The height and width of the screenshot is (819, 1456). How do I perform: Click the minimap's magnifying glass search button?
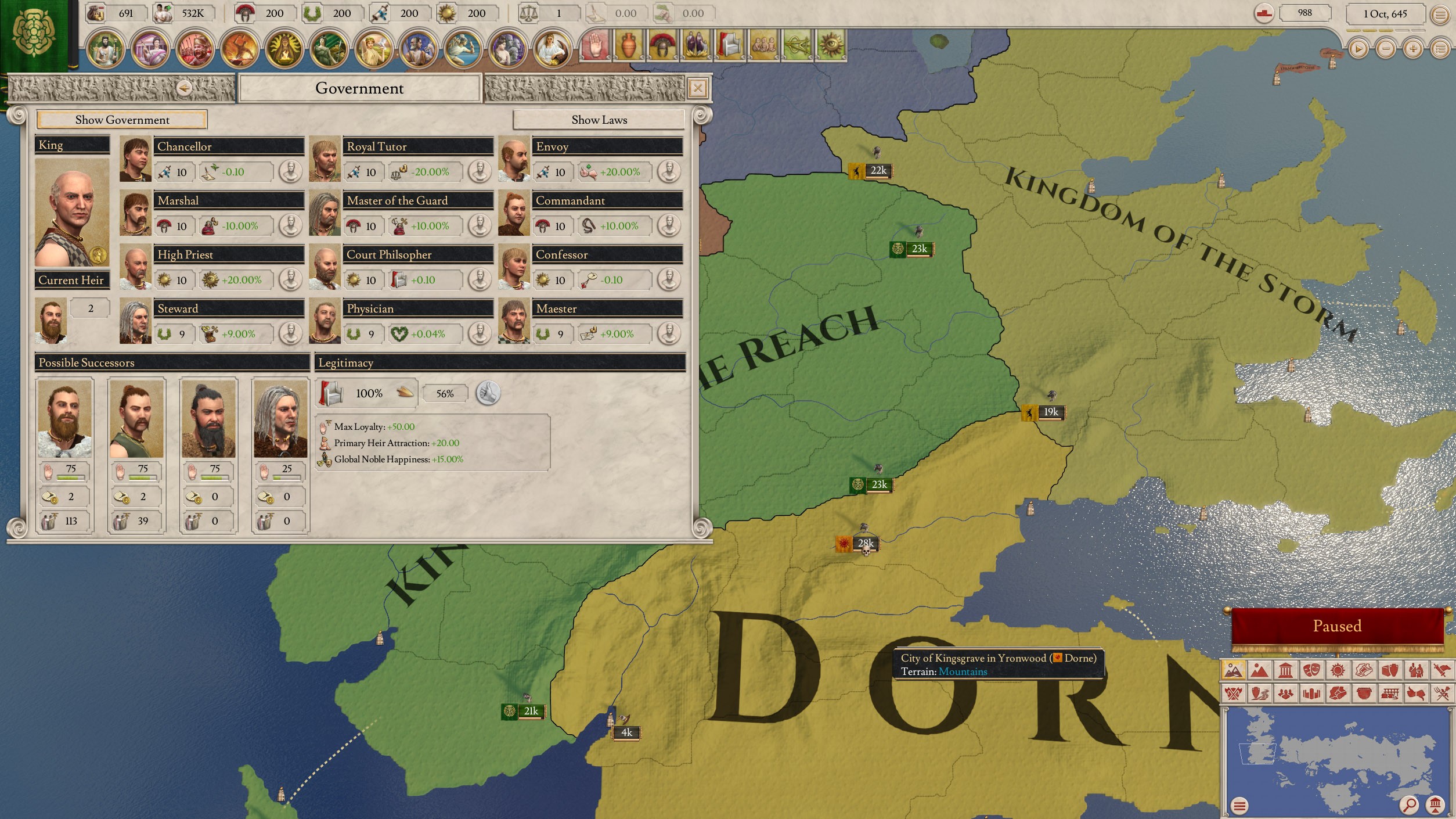[x=1408, y=805]
